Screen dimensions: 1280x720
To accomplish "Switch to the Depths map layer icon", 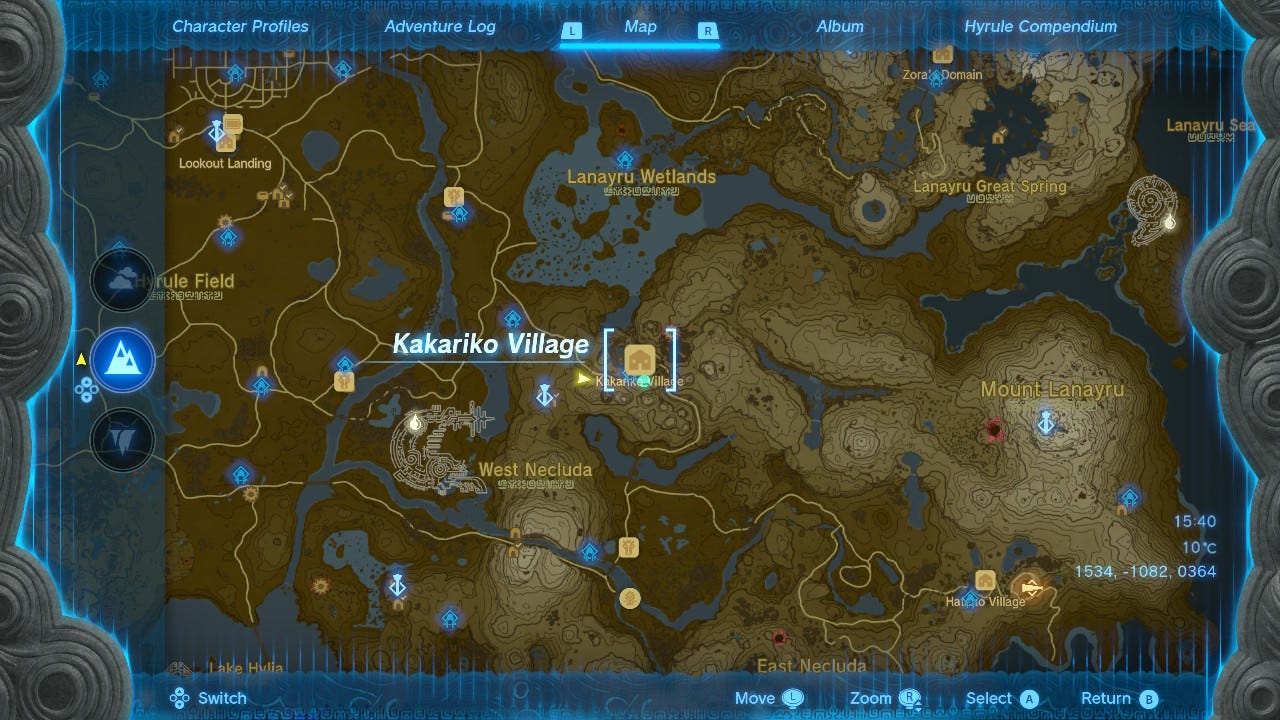I will (122, 437).
